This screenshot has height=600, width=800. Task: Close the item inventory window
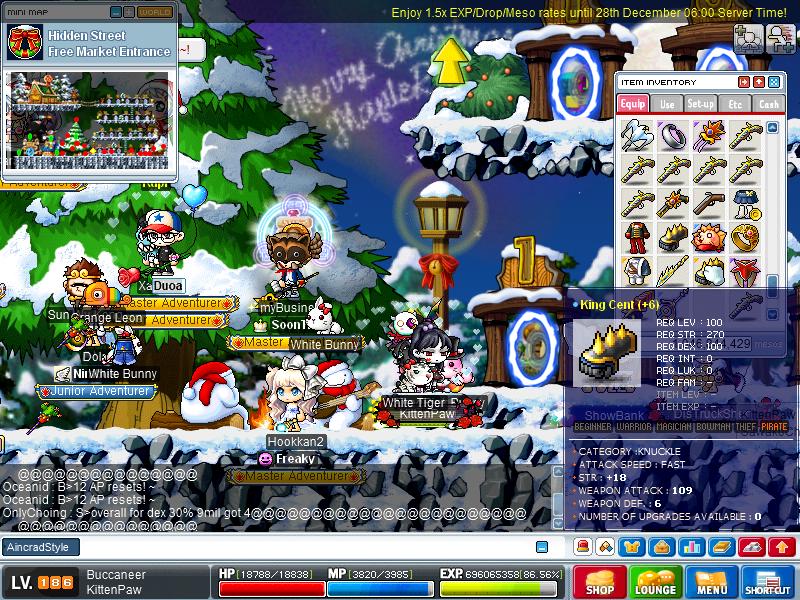(775, 82)
